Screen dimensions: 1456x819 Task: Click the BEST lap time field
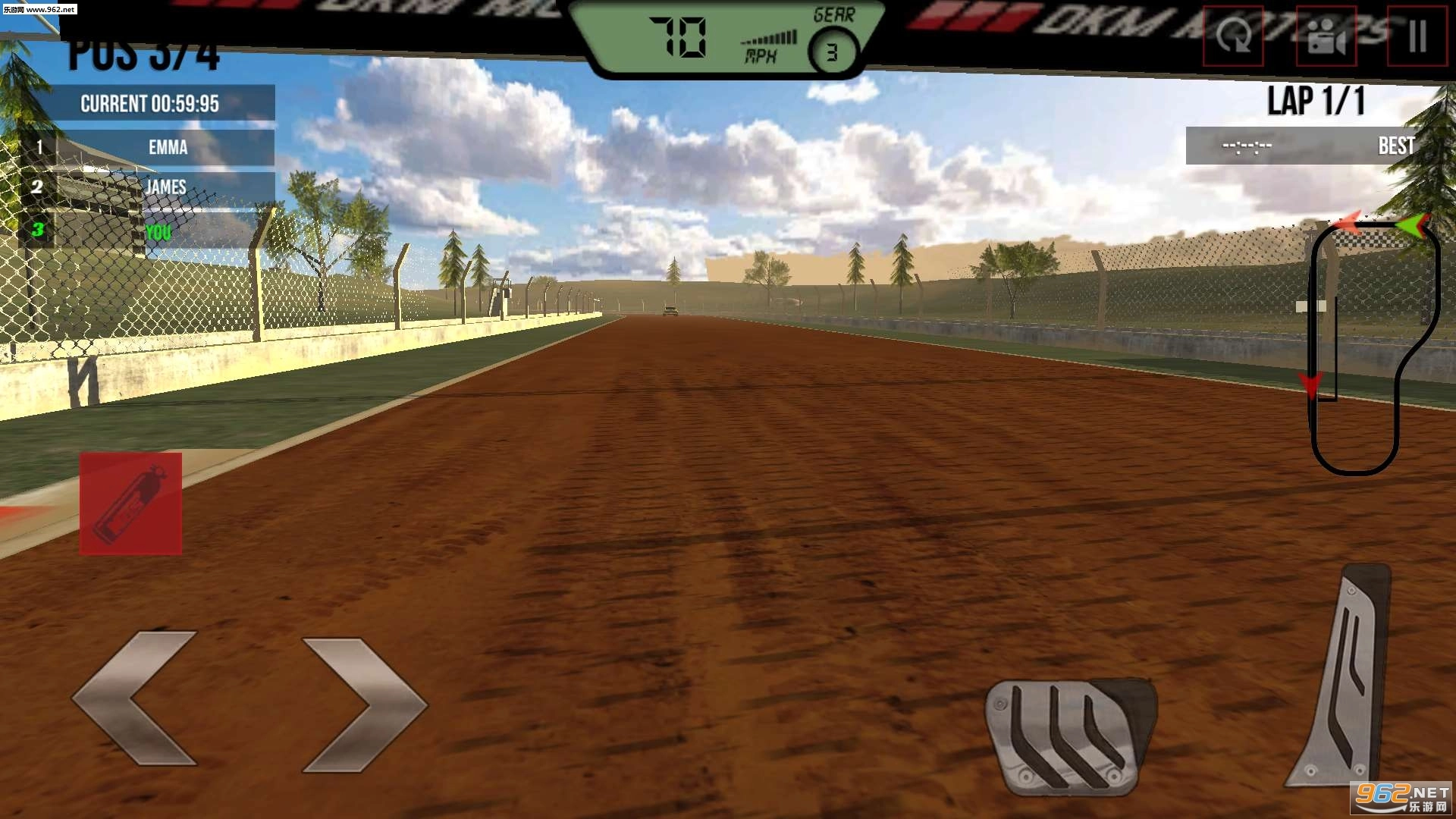[1395, 146]
